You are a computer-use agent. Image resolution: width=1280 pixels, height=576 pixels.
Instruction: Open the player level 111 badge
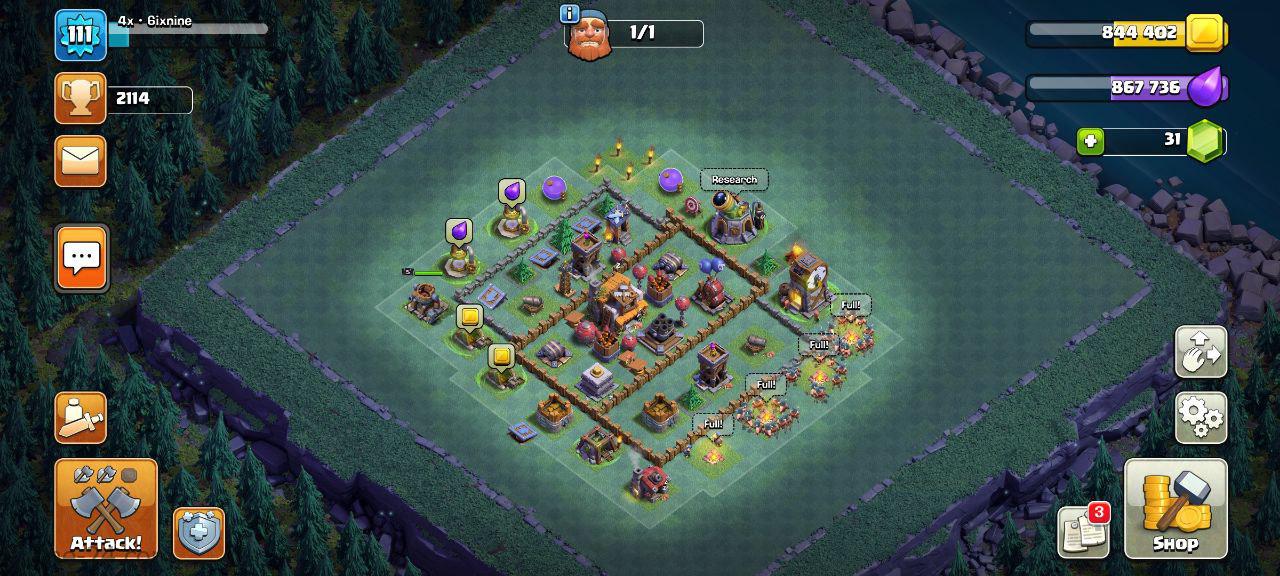pyautogui.click(x=80, y=35)
